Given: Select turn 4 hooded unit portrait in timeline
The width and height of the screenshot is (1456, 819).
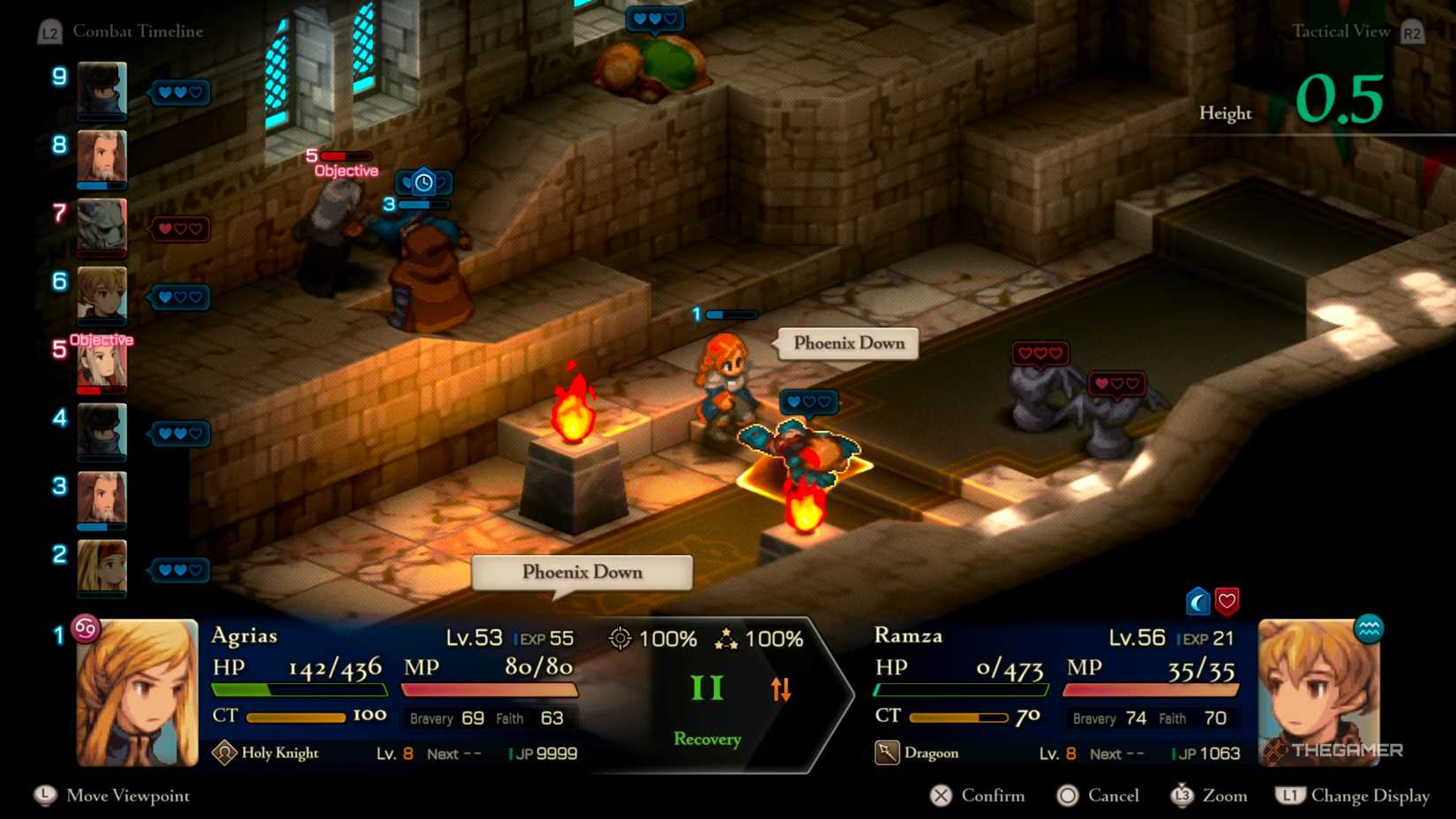Looking at the screenshot, I should [101, 432].
